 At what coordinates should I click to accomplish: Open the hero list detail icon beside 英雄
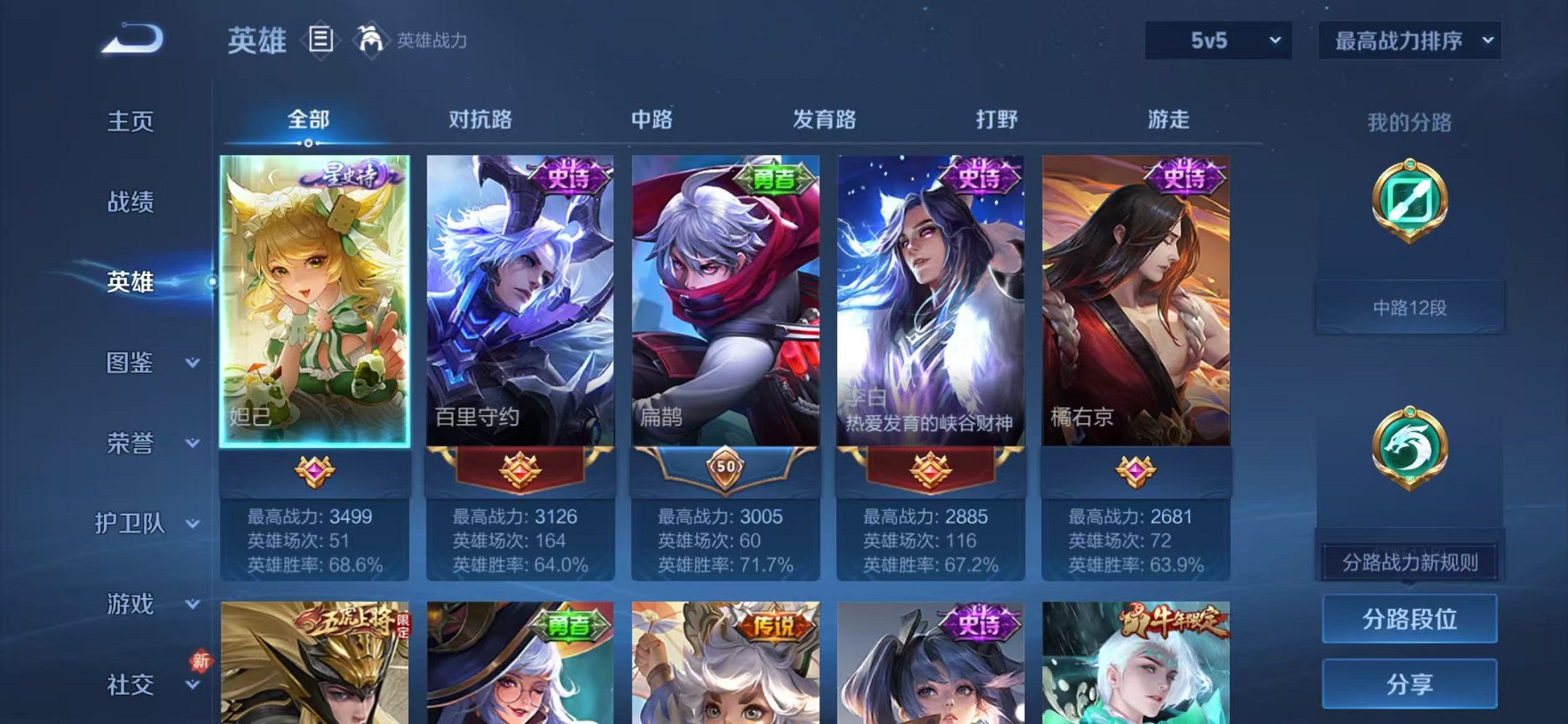[x=319, y=40]
